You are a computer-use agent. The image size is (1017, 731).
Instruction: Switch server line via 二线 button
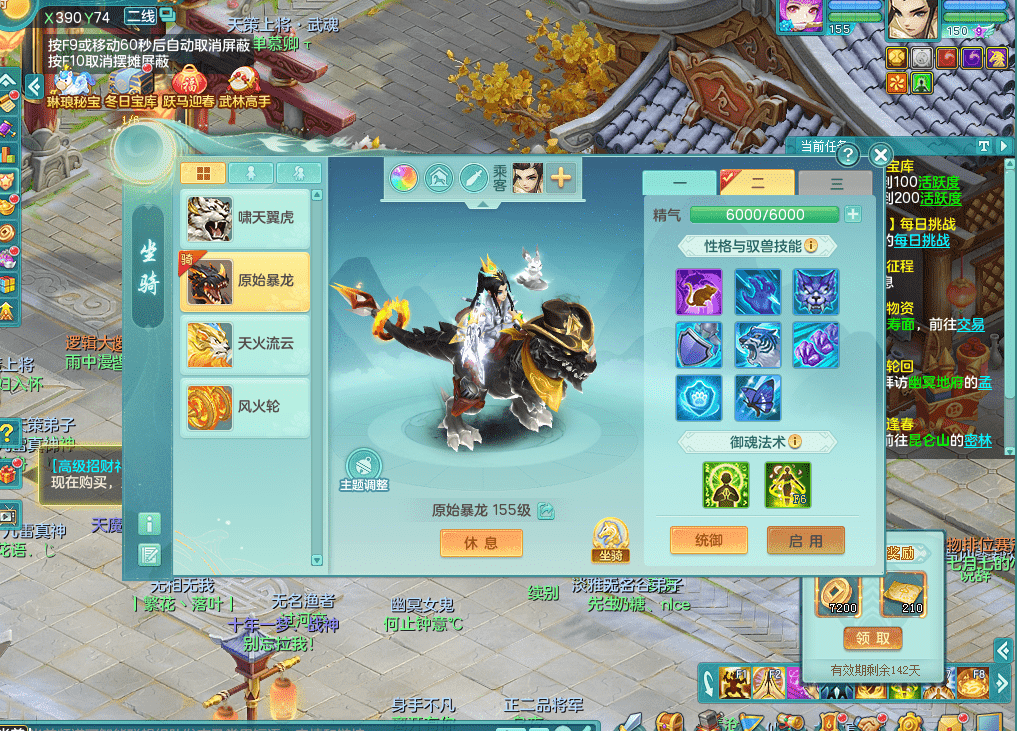[143, 17]
